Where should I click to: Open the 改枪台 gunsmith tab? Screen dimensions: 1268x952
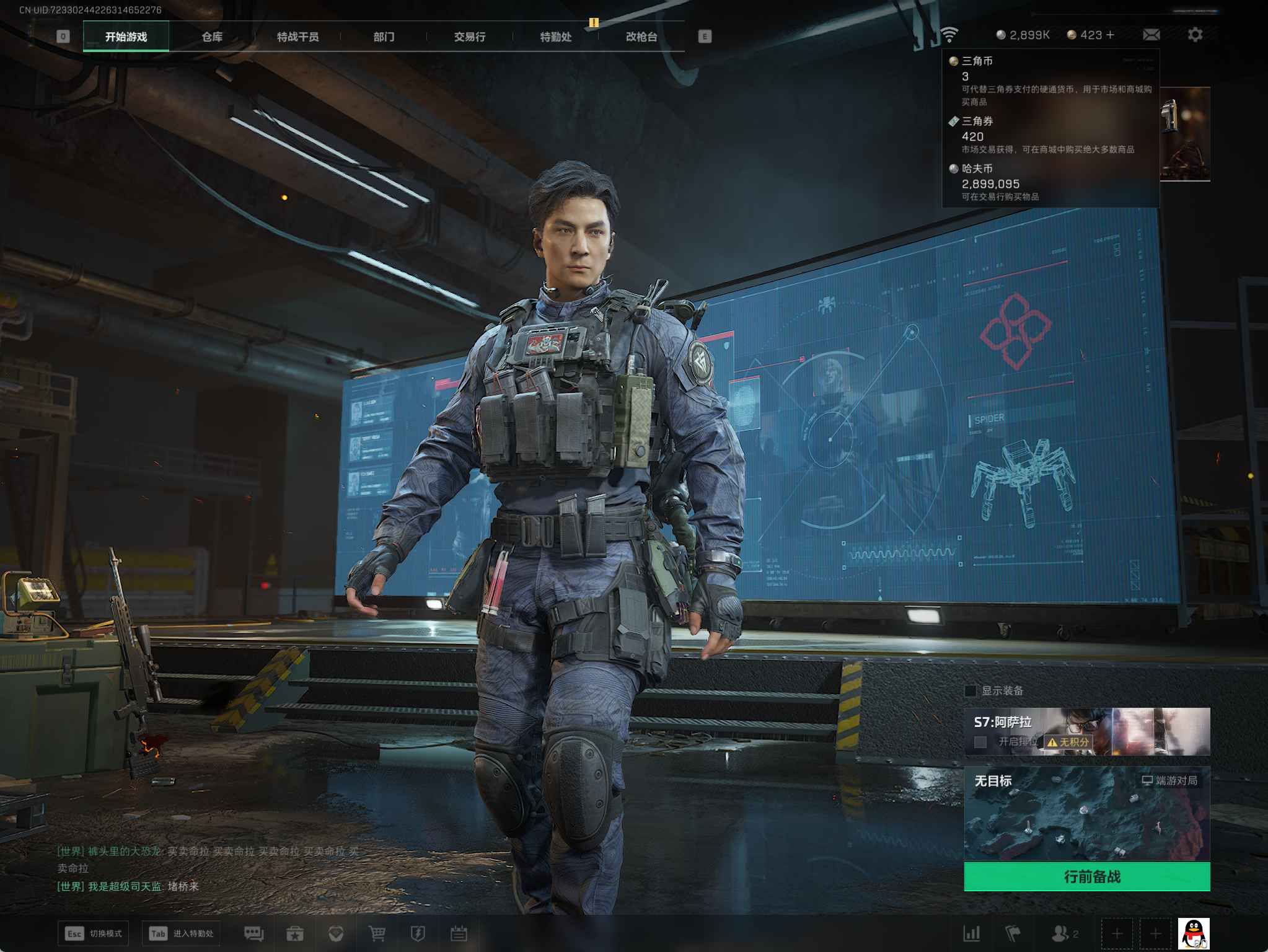click(641, 37)
